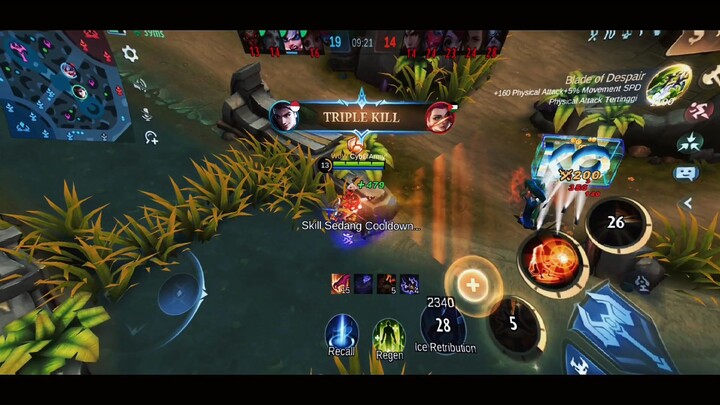The image size is (720, 405).
Task: Use the skill on 5 second cooldown
Action: [514, 324]
